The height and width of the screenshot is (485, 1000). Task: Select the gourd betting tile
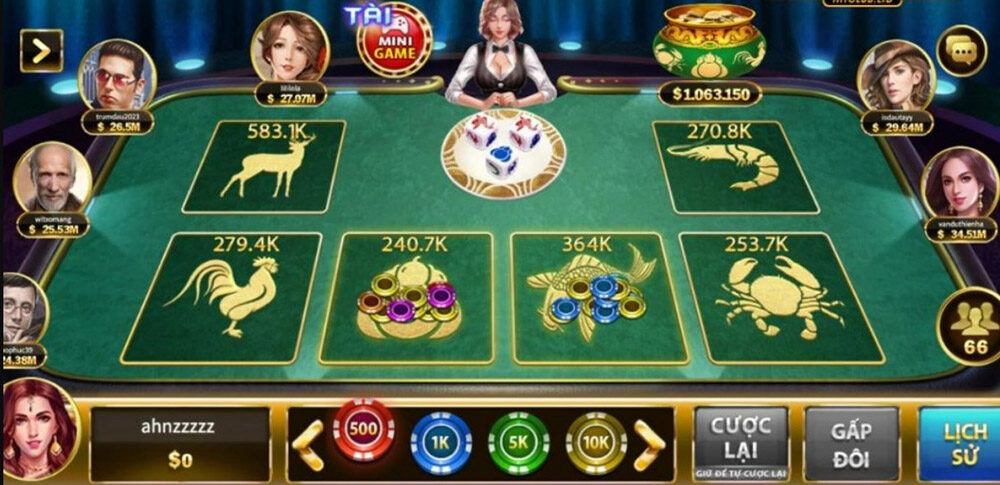[408, 298]
